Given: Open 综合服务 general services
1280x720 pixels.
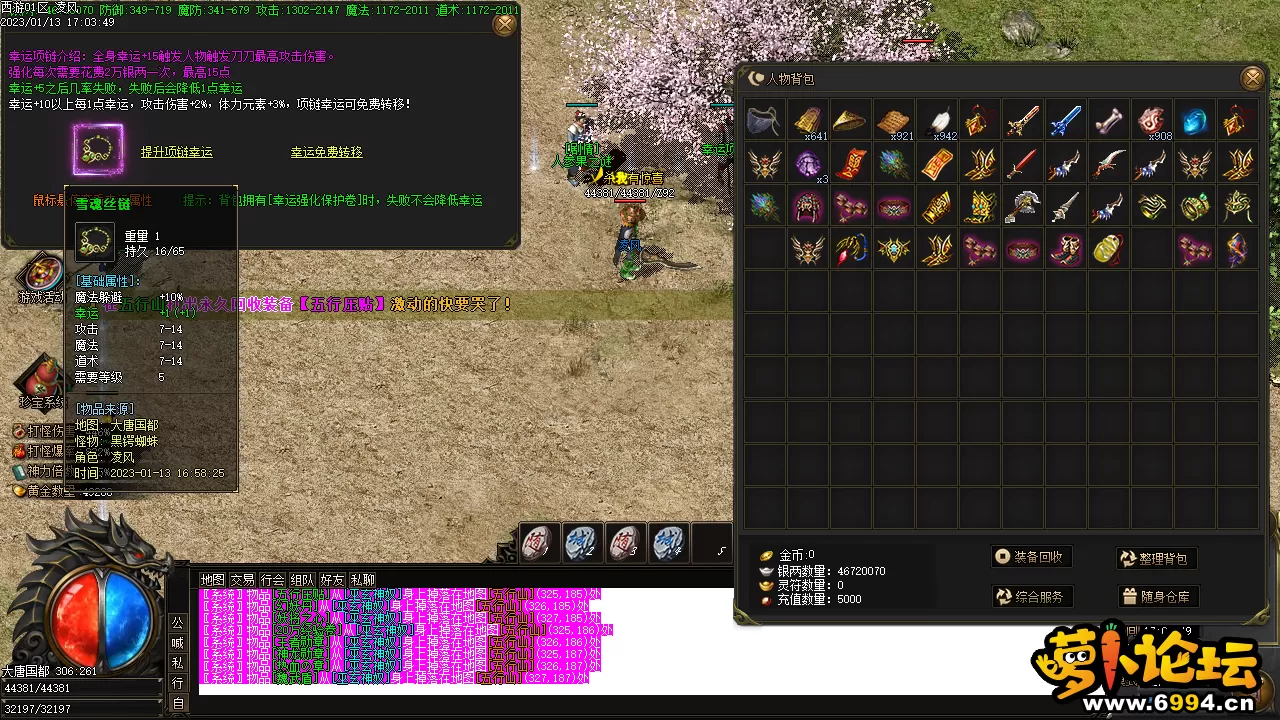Looking at the screenshot, I should click(1032, 597).
